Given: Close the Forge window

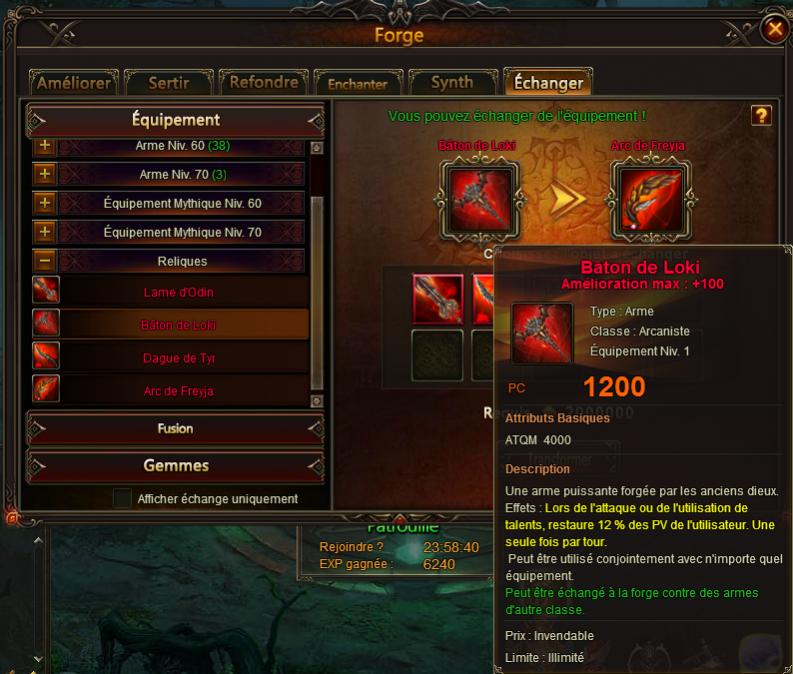Looking at the screenshot, I should point(774,30).
